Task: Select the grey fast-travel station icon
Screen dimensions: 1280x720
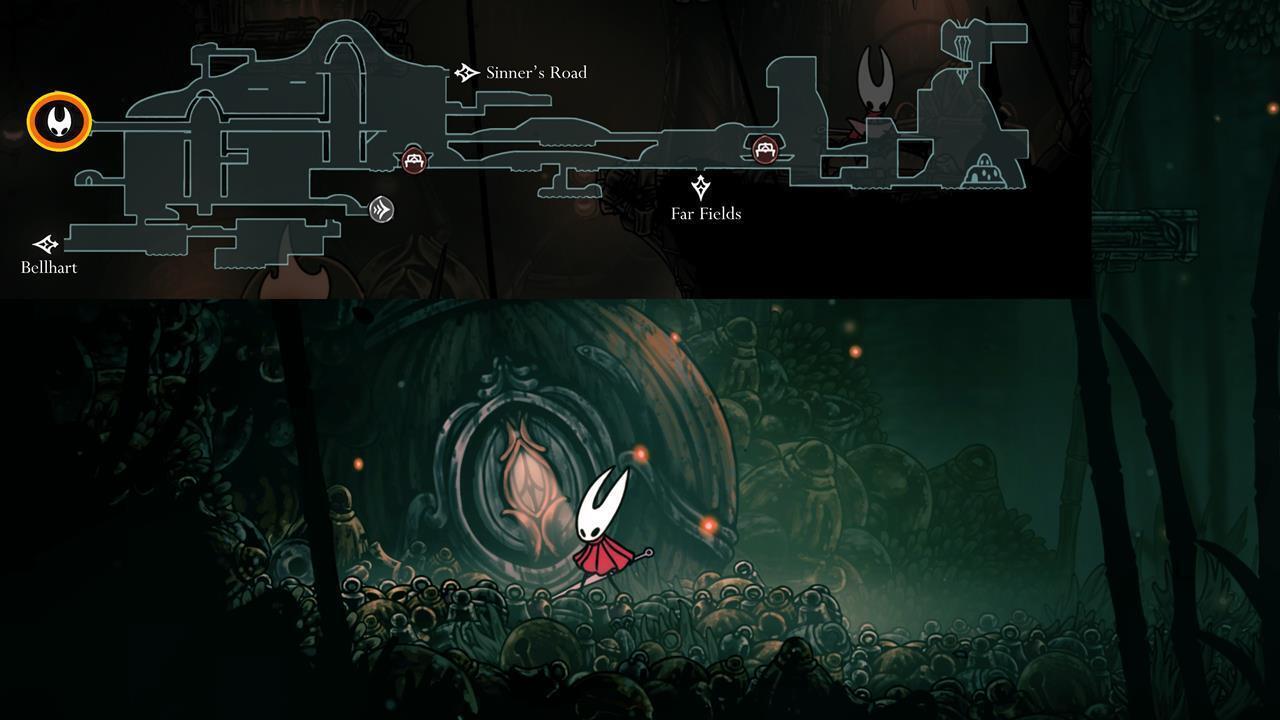Action: [382, 211]
